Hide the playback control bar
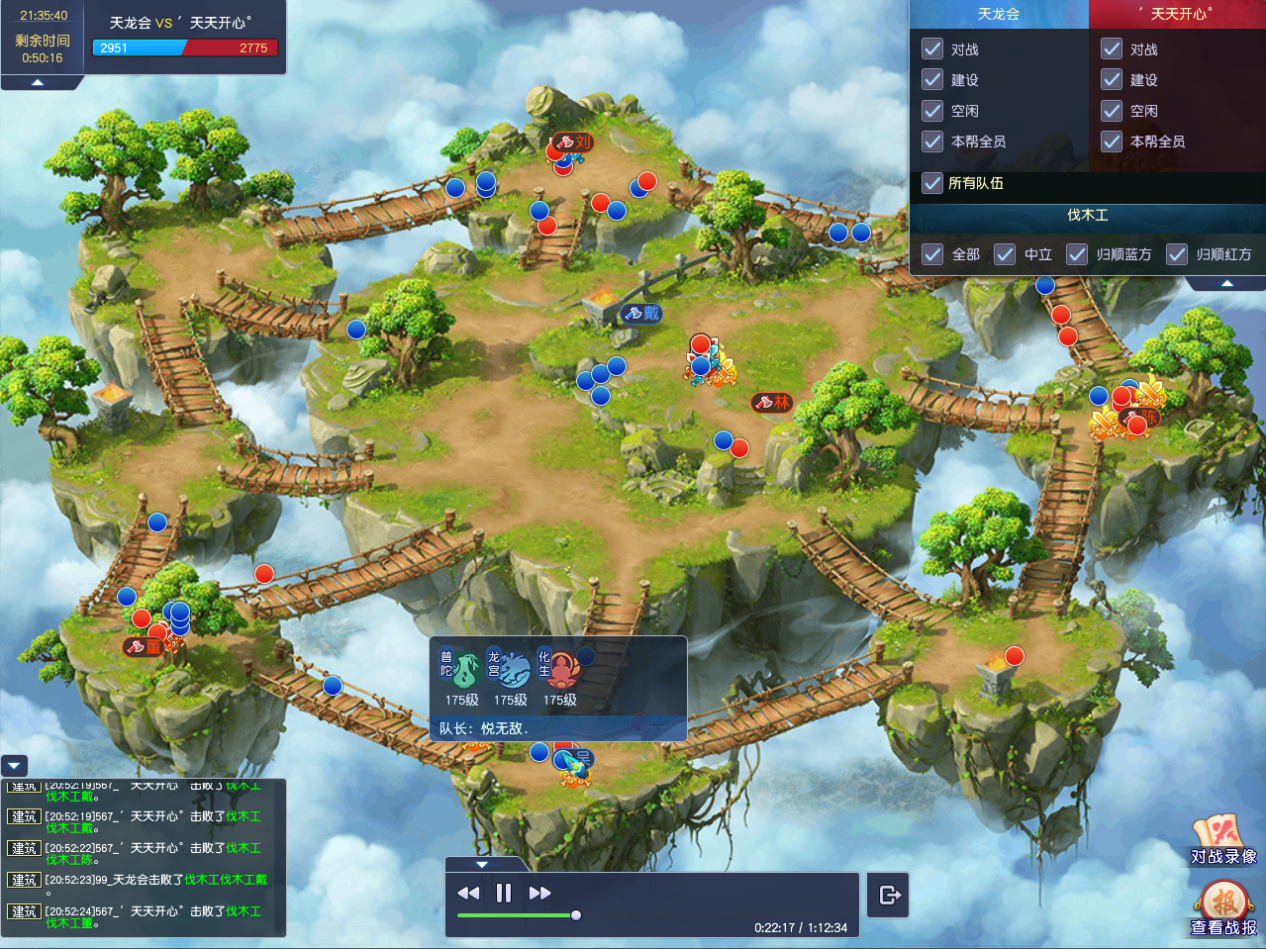The width and height of the screenshot is (1266, 949). (482, 864)
